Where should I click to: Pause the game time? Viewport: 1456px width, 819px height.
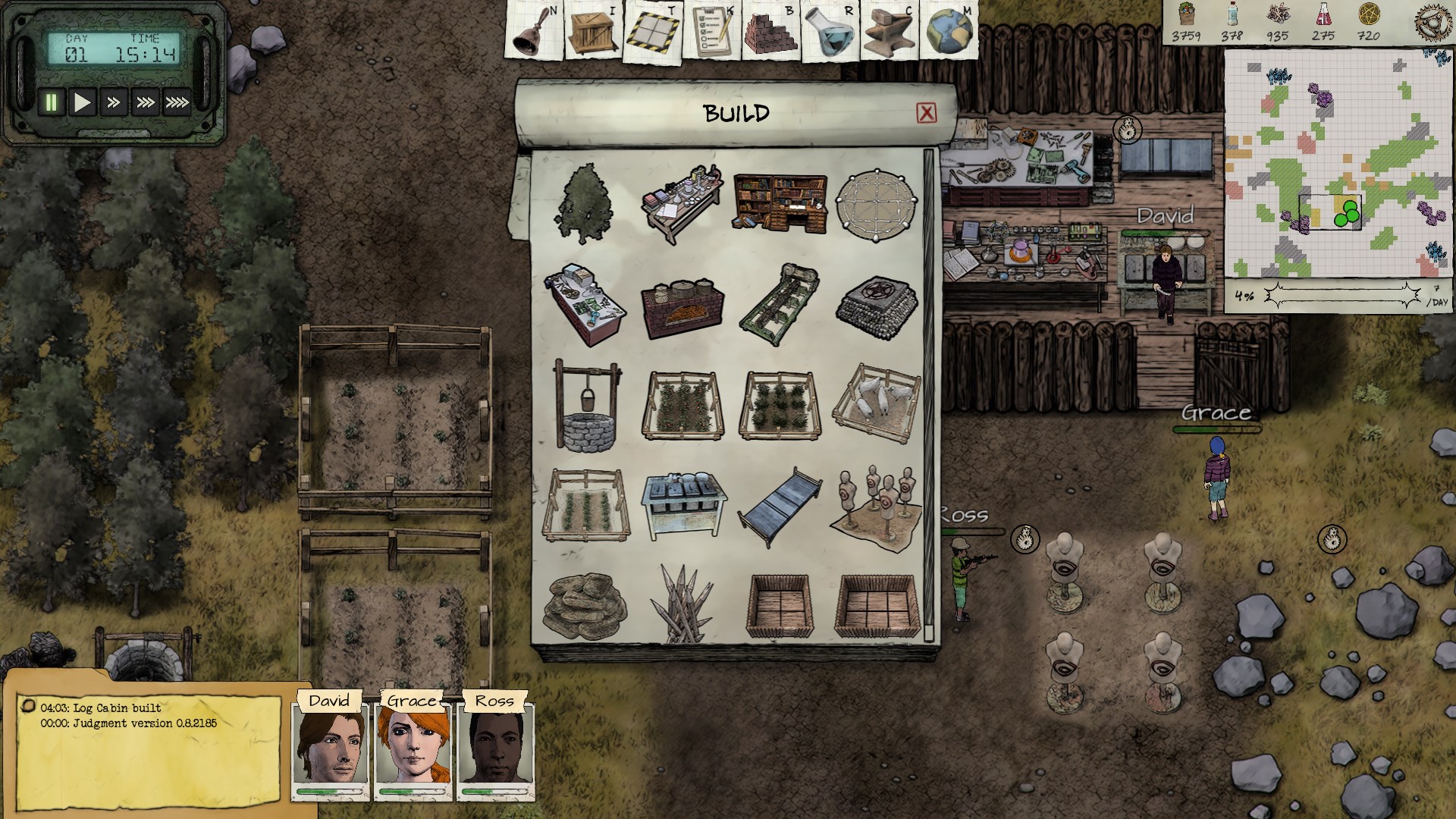52,102
